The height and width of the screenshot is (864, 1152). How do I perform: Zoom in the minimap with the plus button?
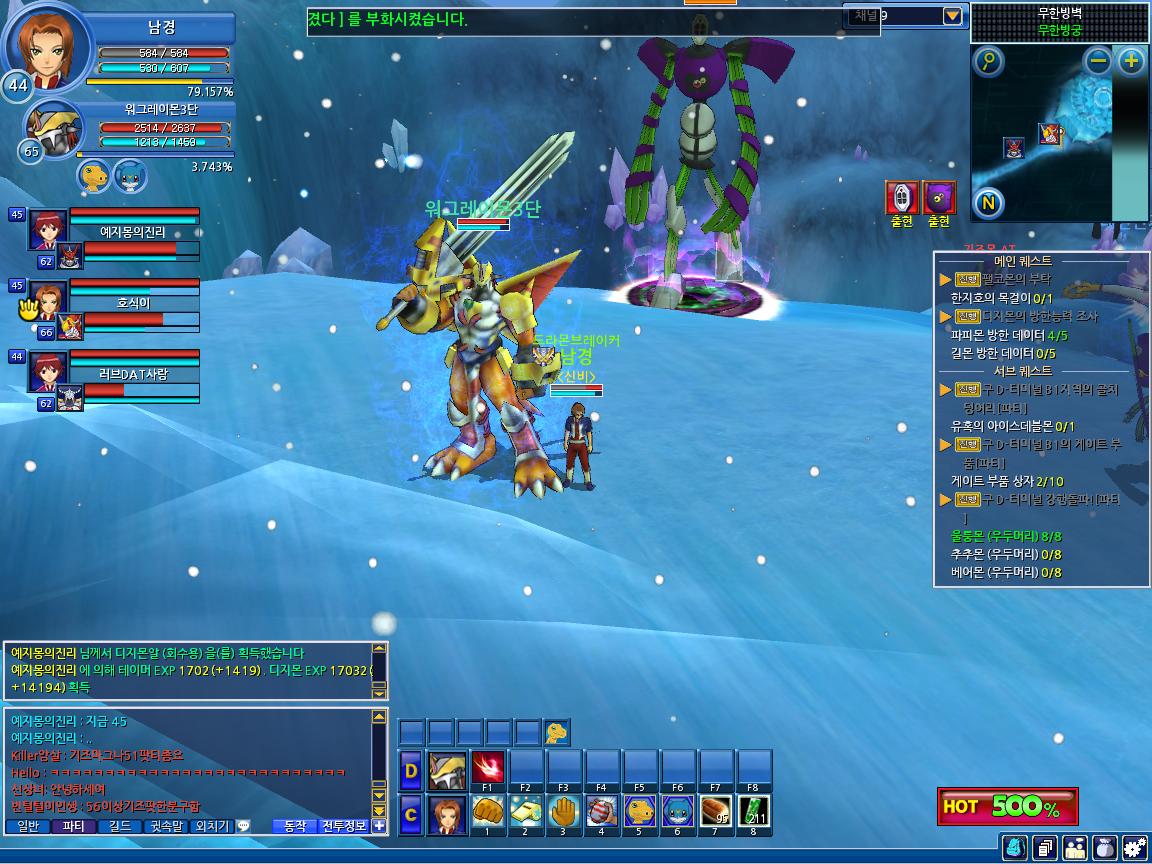(x=1131, y=61)
